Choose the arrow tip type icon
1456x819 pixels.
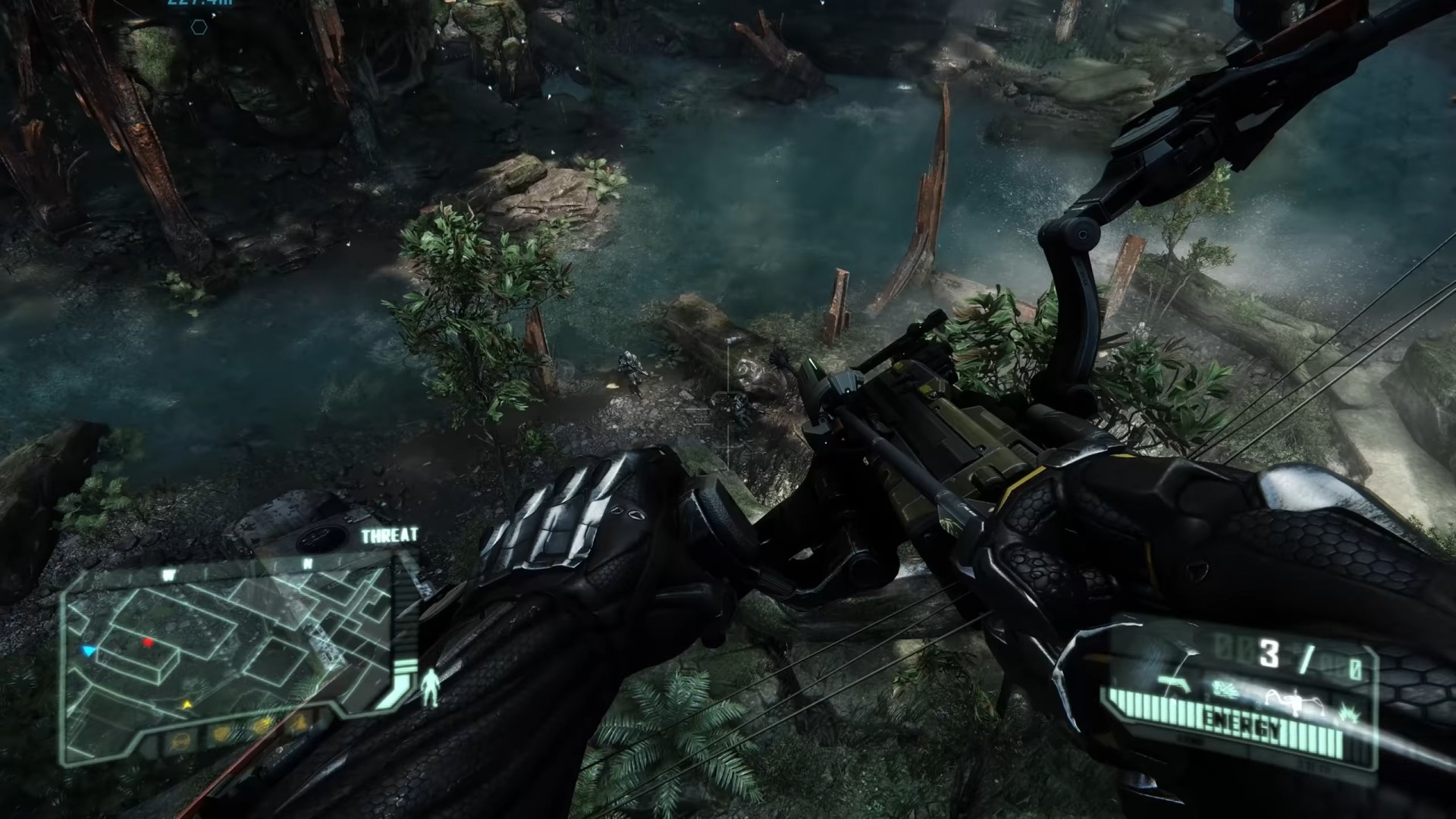coord(1224,688)
